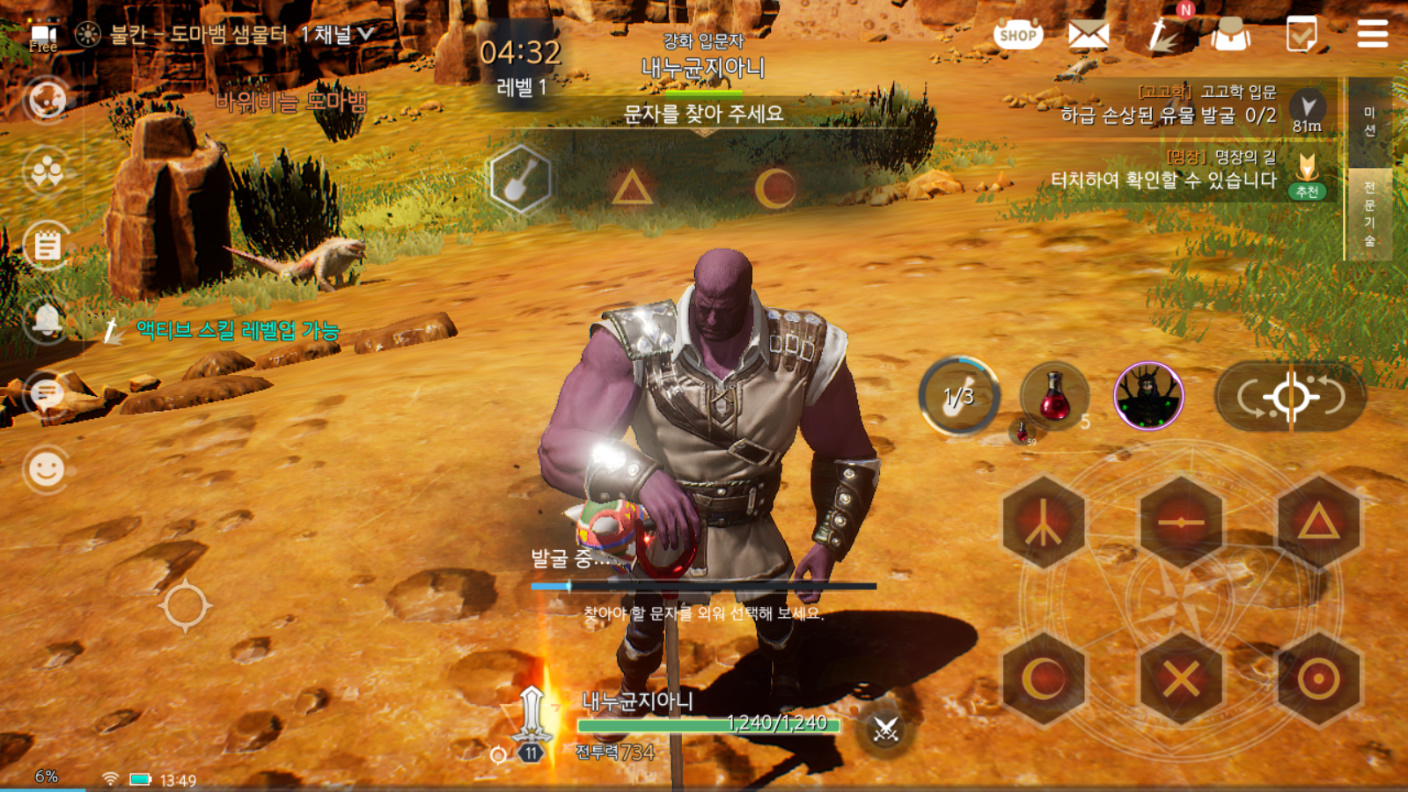1408x792 pixels.
Task: Open the mail envelope inbox
Action: [x=1088, y=35]
